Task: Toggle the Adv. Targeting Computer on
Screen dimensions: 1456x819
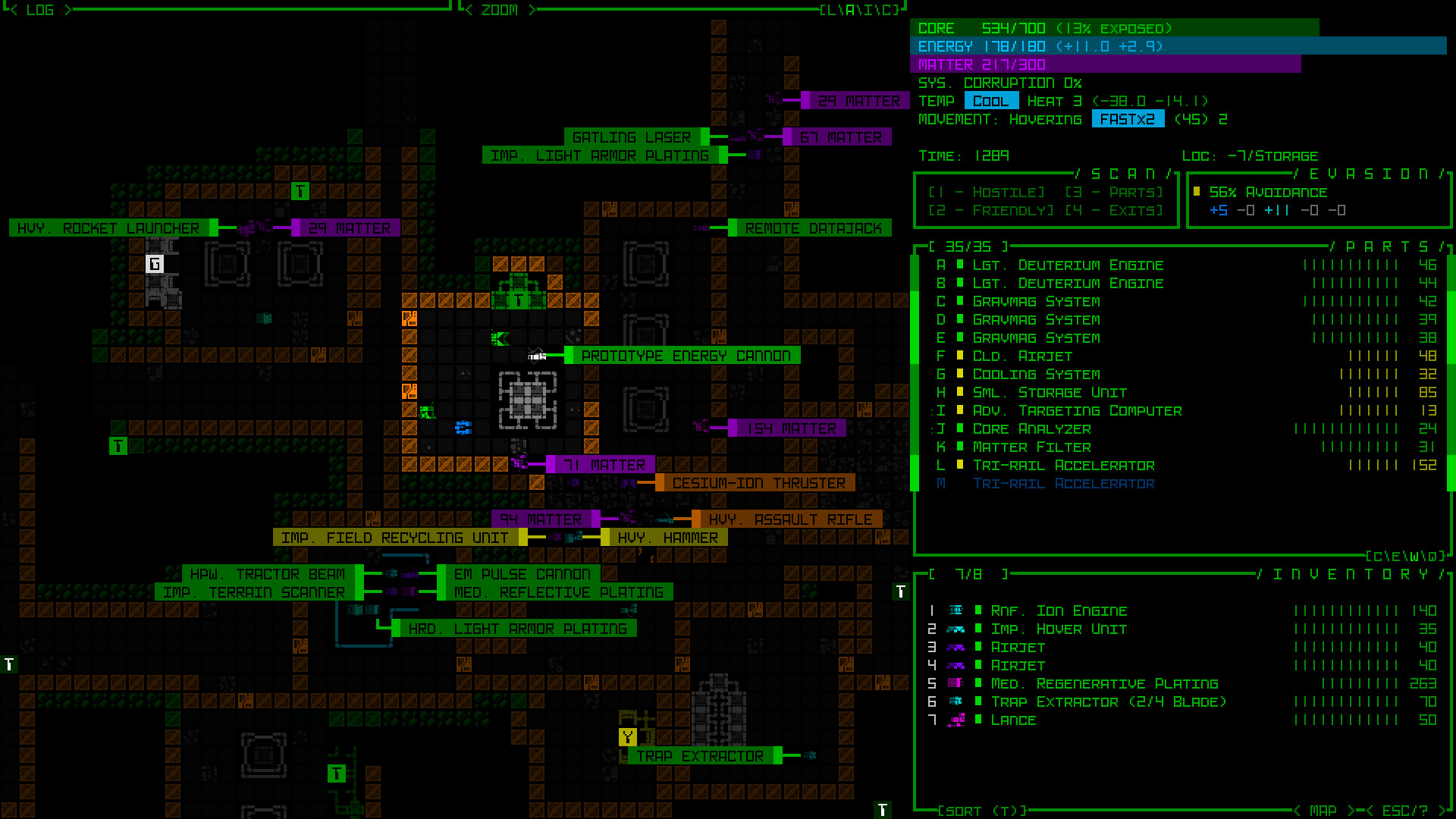Action: [x=959, y=410]
